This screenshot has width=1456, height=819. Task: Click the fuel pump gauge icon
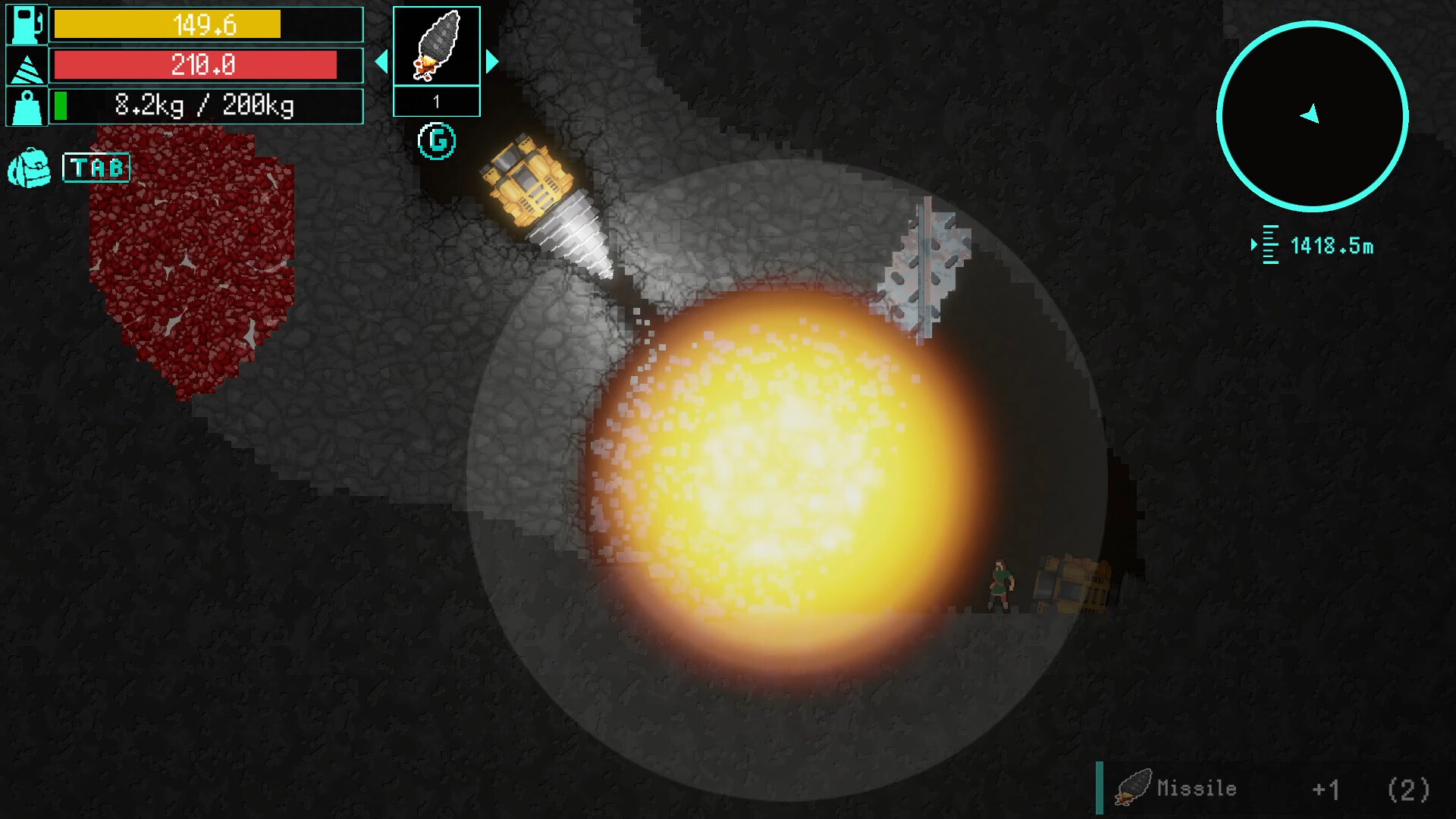pos(25,25)
